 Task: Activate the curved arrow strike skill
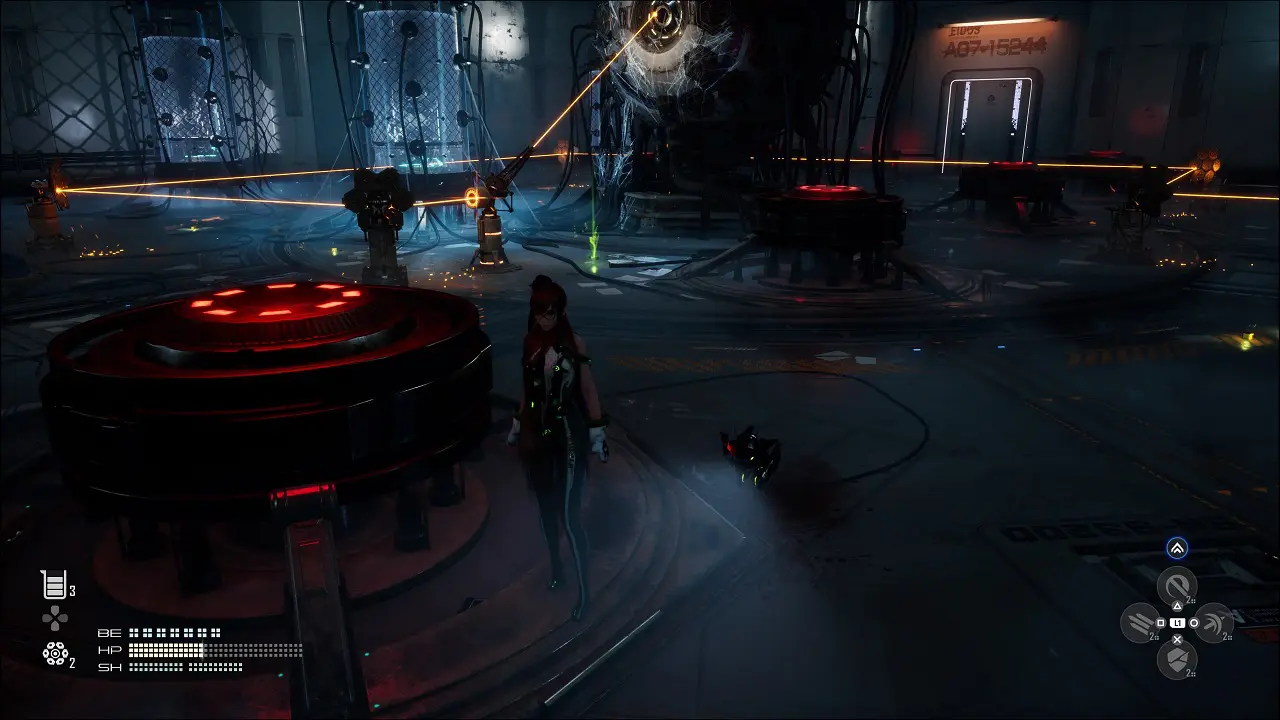[x=1214, y=622]
